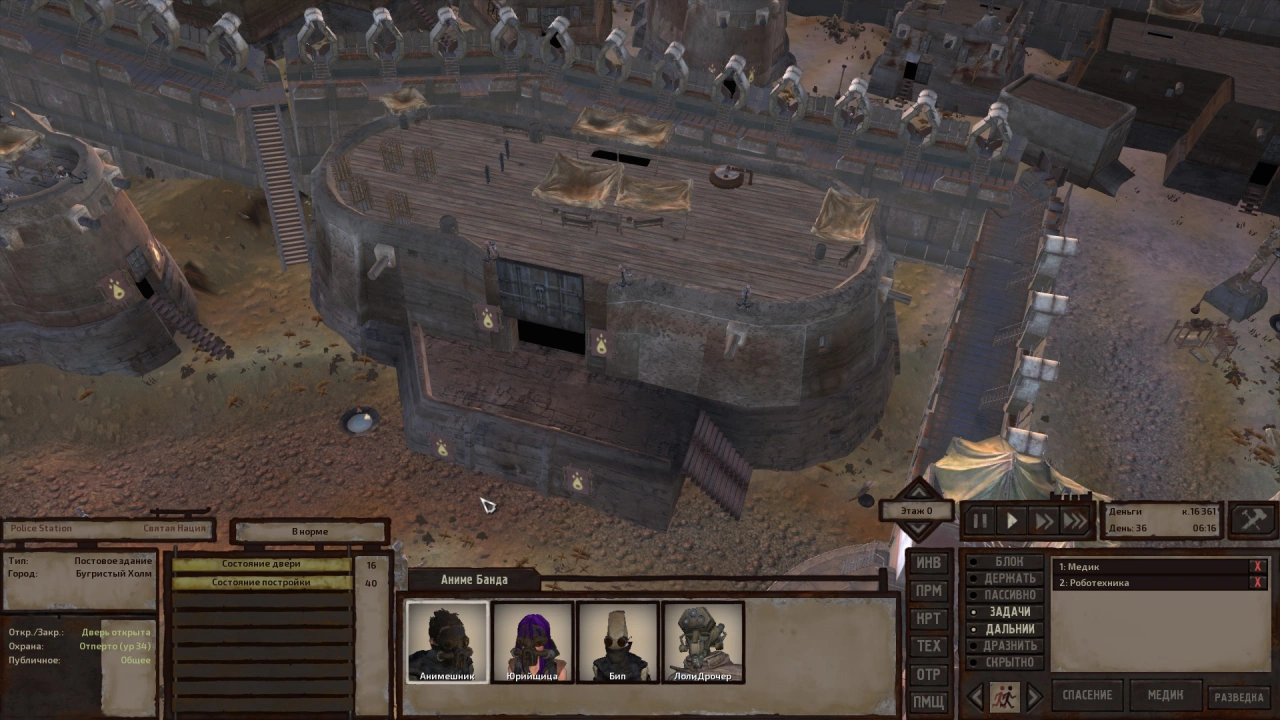
Task: Open the Аниме Банда squad tab
Action: pyautogui.click(x=474, y=580)
